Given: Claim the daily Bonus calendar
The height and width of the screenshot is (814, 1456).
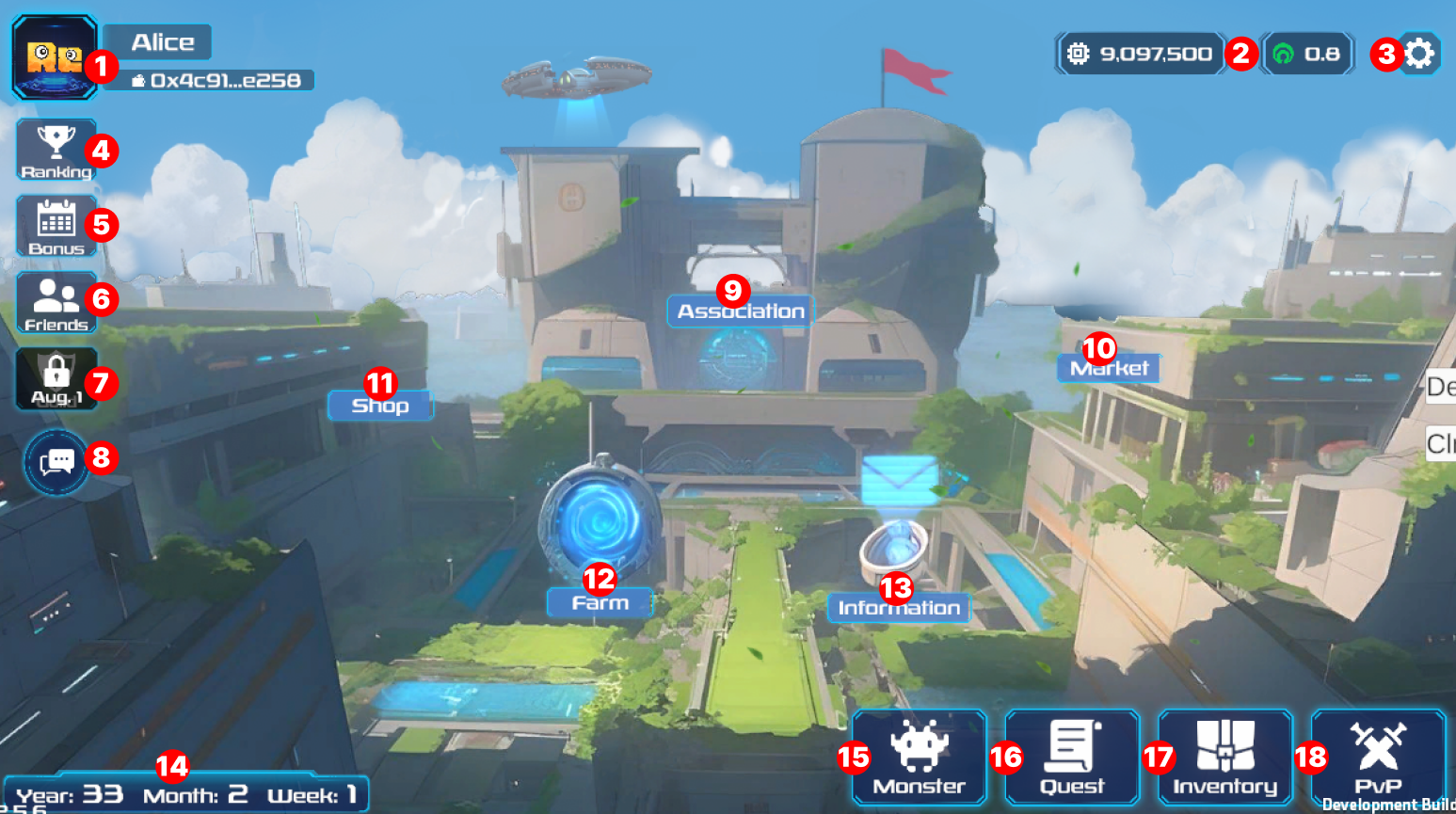Looking at the screenshot, I should click(x=56, y=226).
